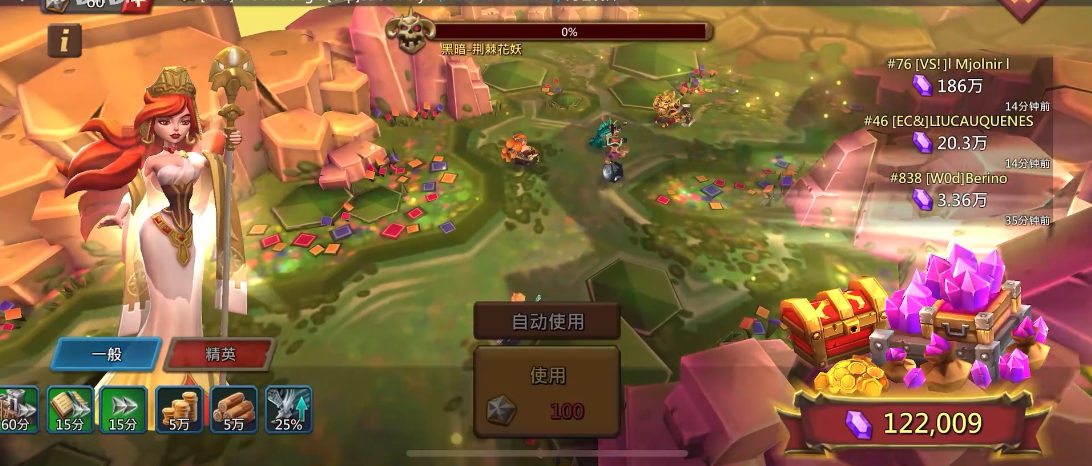Select the 15分 research speed-up book icon
Viewport: 1092px width, 466px height.
click(x=71, y=410)
